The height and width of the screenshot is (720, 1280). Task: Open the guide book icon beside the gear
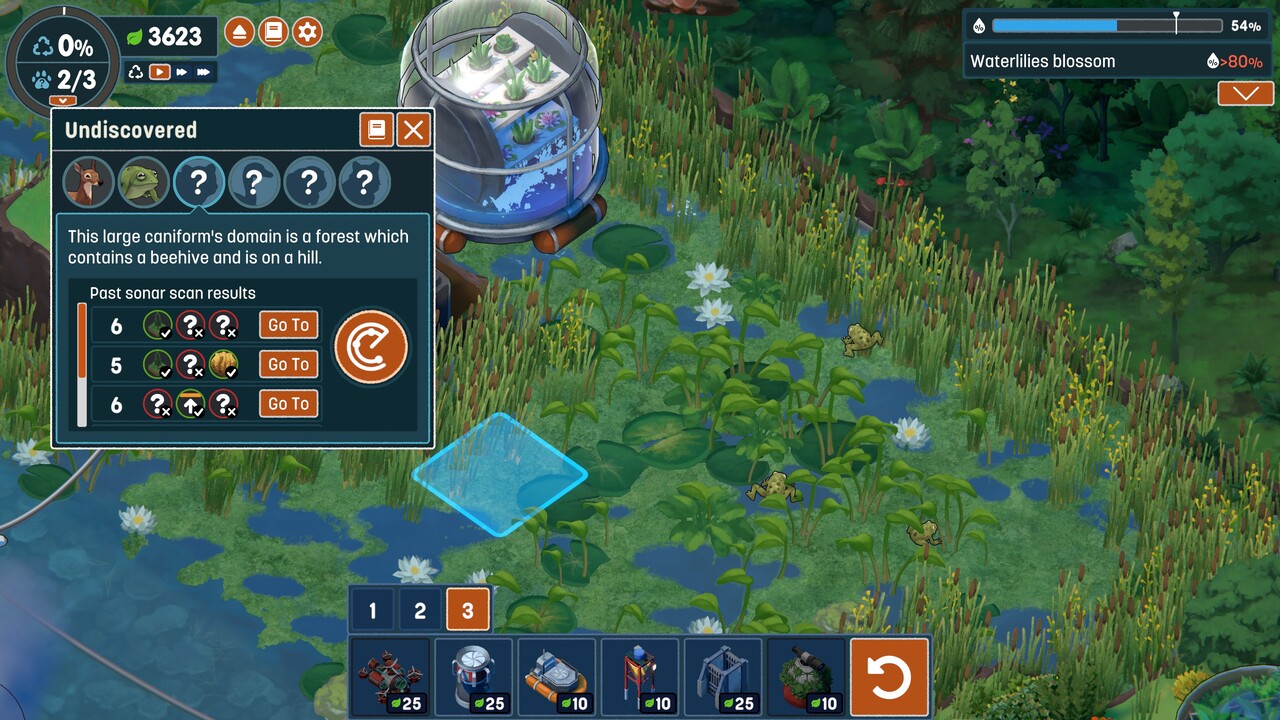(x=273, y=32)
